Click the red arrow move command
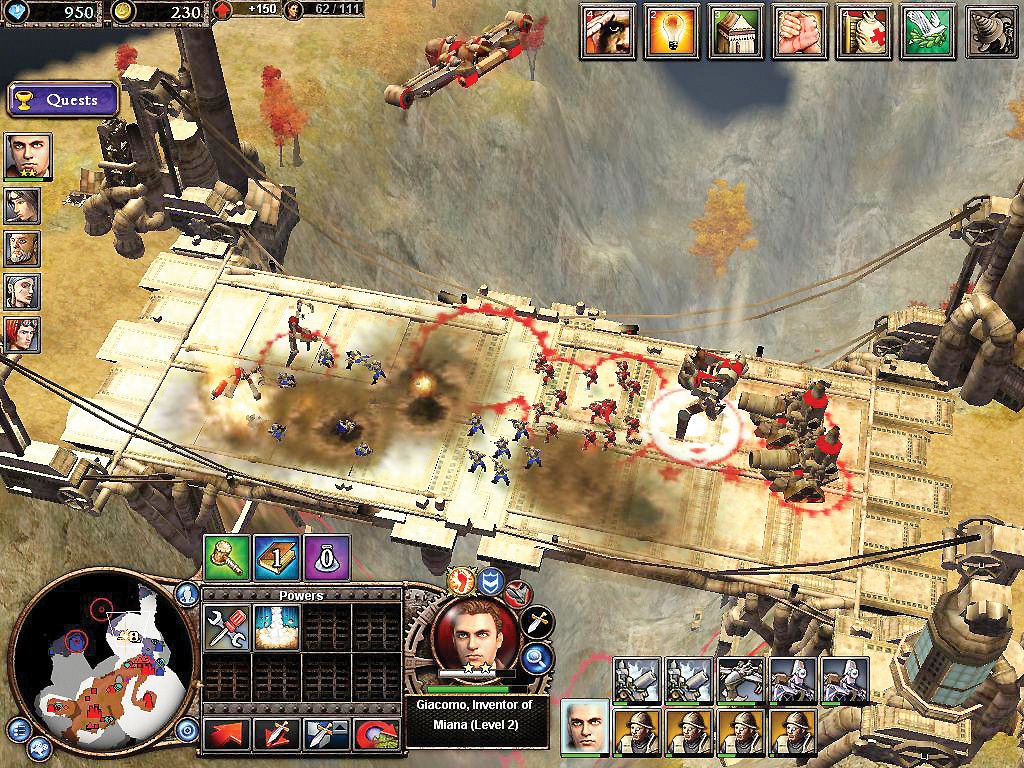Screen dimensions: 1024x768 point(227,734)
